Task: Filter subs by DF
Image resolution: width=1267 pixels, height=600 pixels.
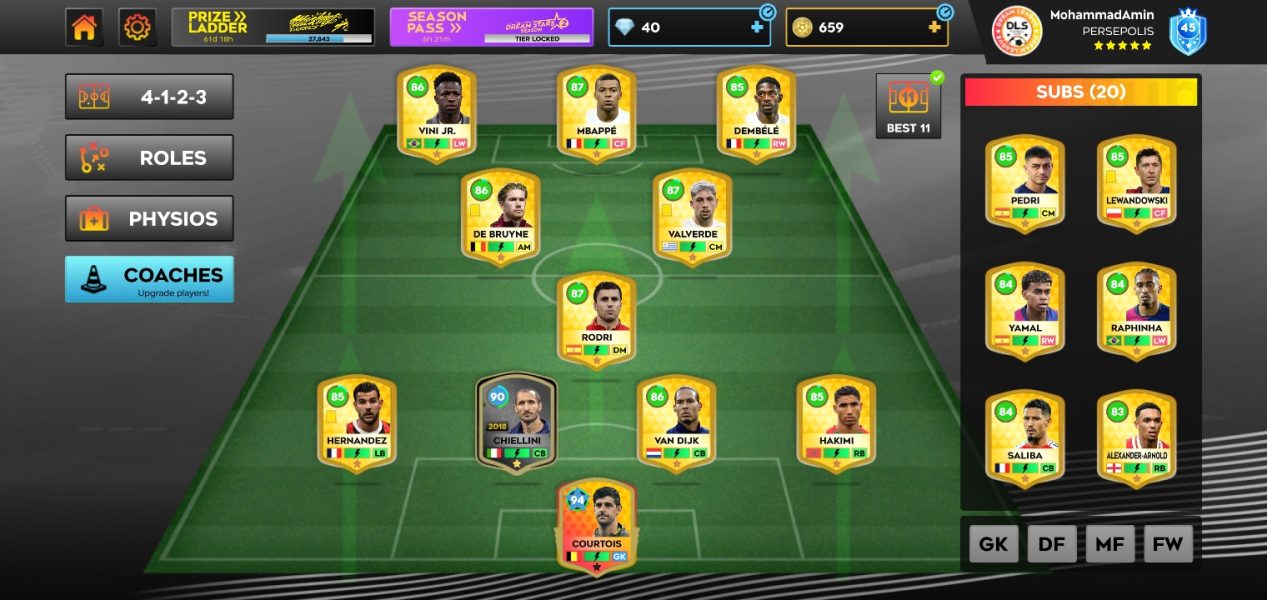Action: [x=1051, y=544]
